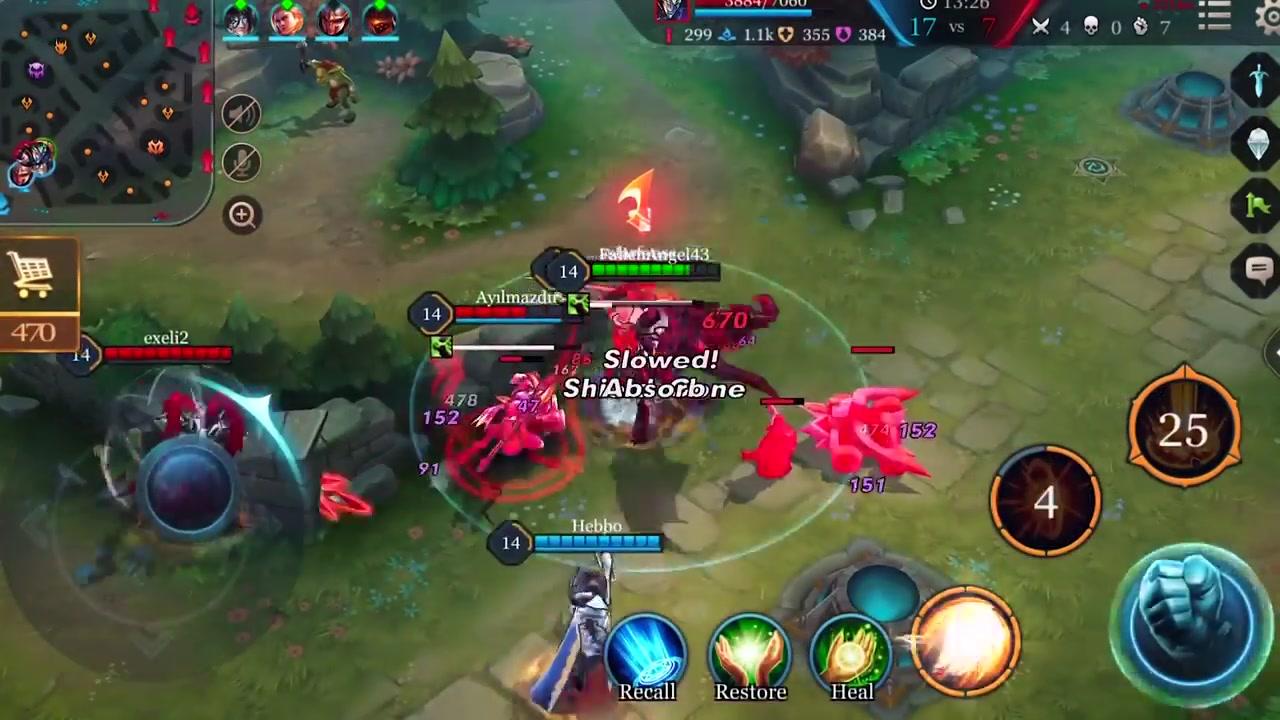The width and height of the screenshot is (1280, 720).
Task: Send a retreat signal with the green flag icon
Action: point(1258,205)
